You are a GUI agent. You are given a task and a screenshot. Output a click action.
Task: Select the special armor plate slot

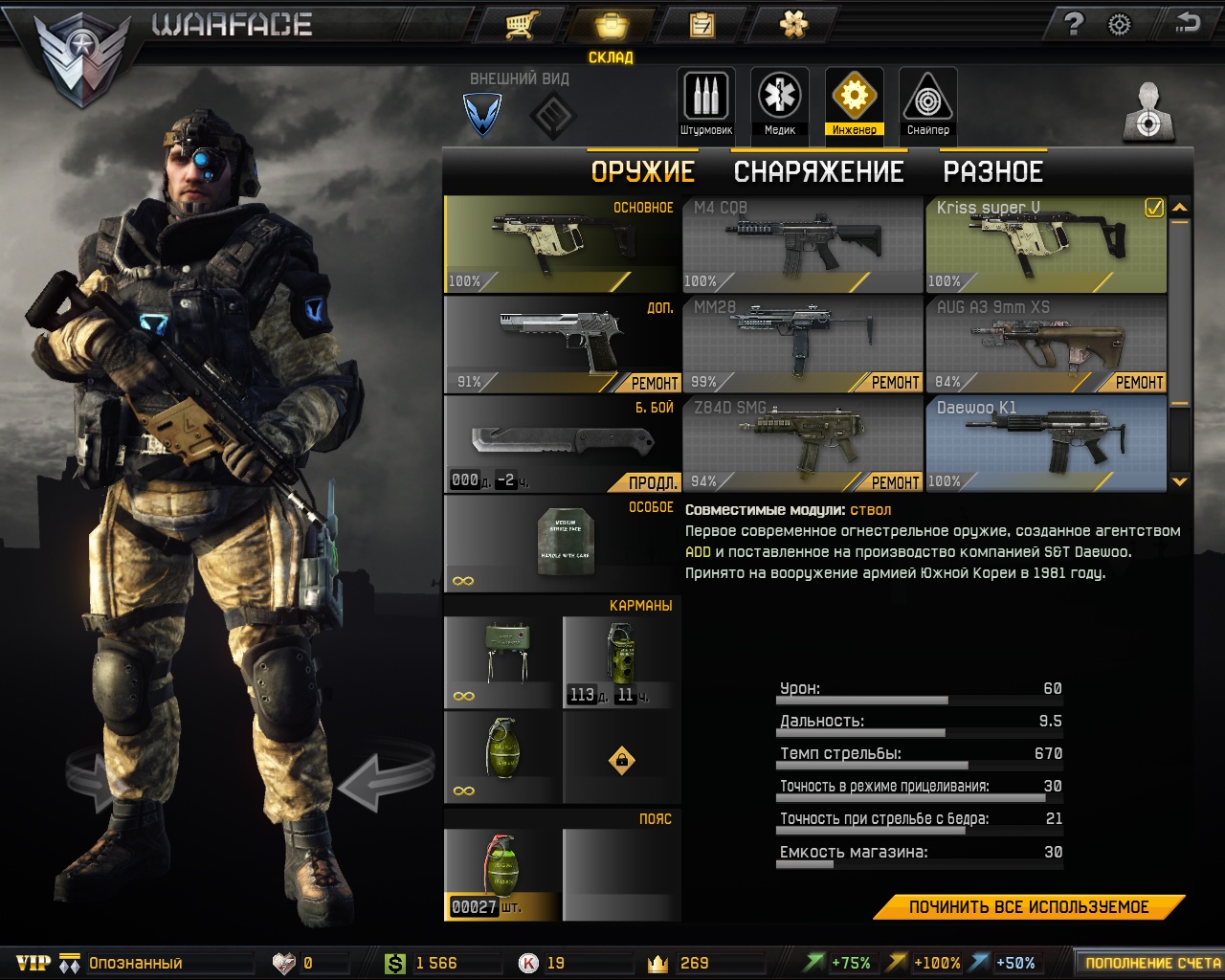pyautogui.click(x=561, y=544)
